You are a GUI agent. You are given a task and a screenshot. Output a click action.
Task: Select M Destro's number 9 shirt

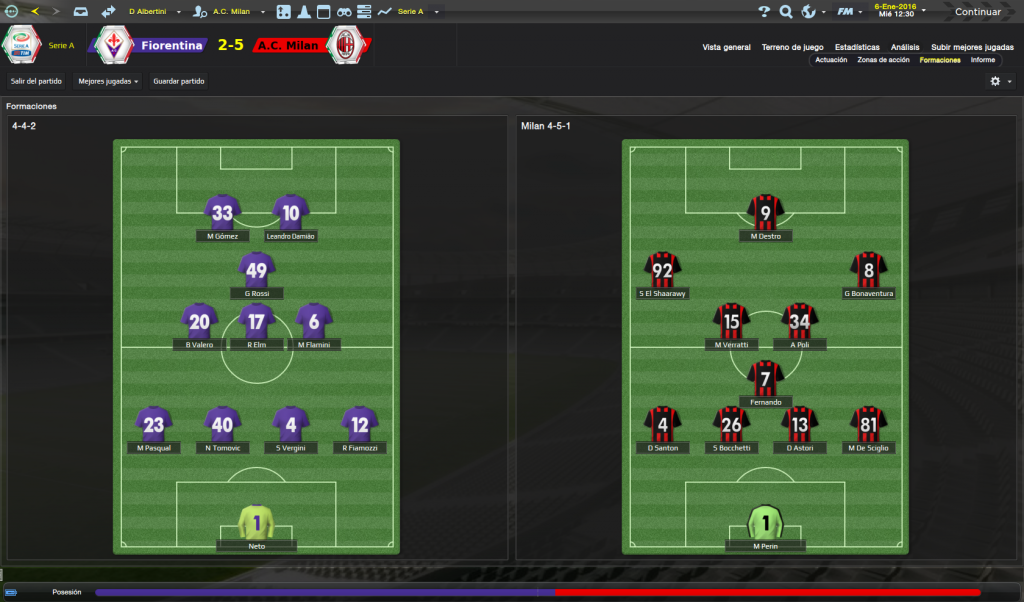(766, 212)
